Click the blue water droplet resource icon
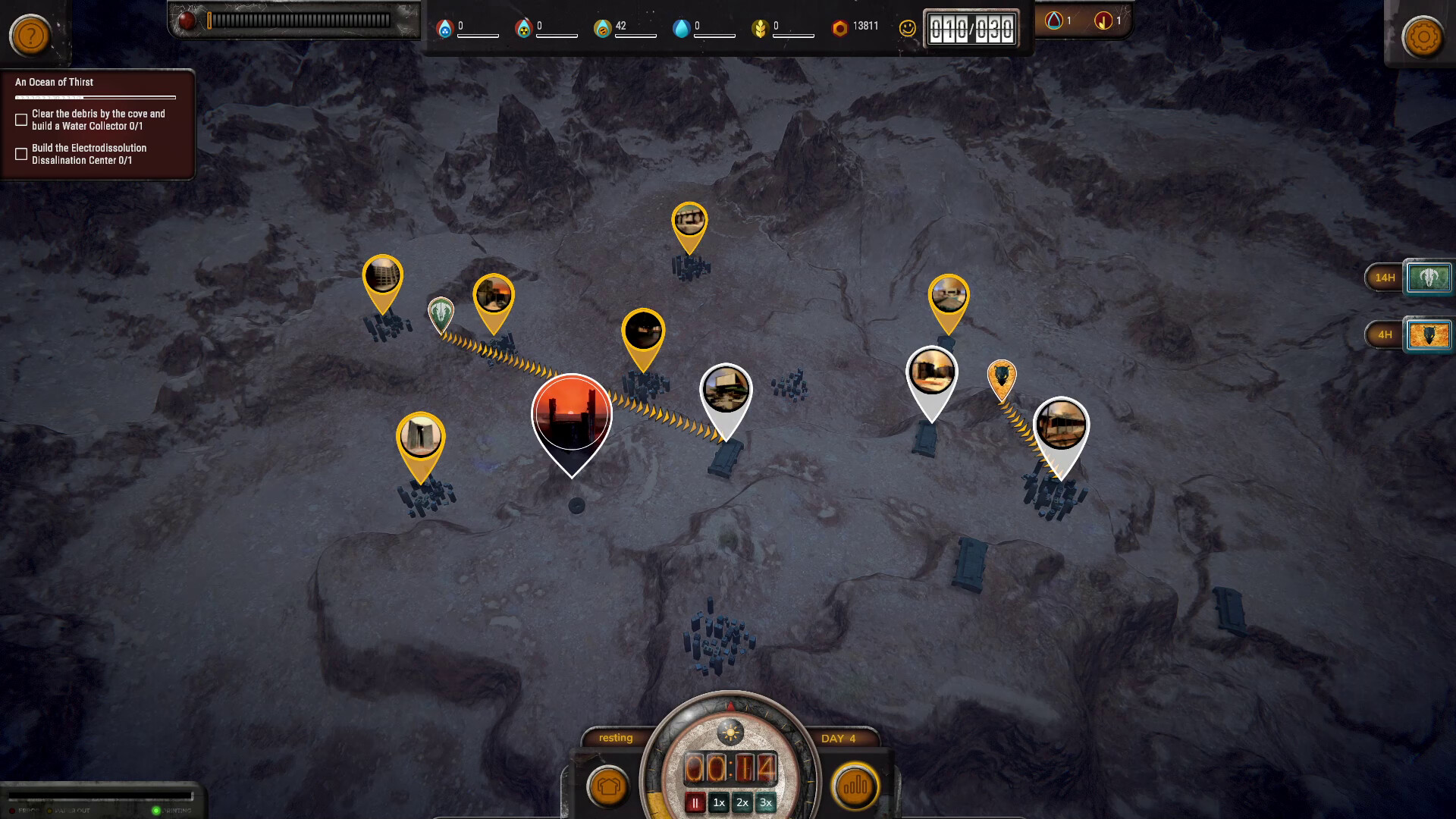Image resolution: width=1456 pixels, height=819 pixels. [681, 28]
